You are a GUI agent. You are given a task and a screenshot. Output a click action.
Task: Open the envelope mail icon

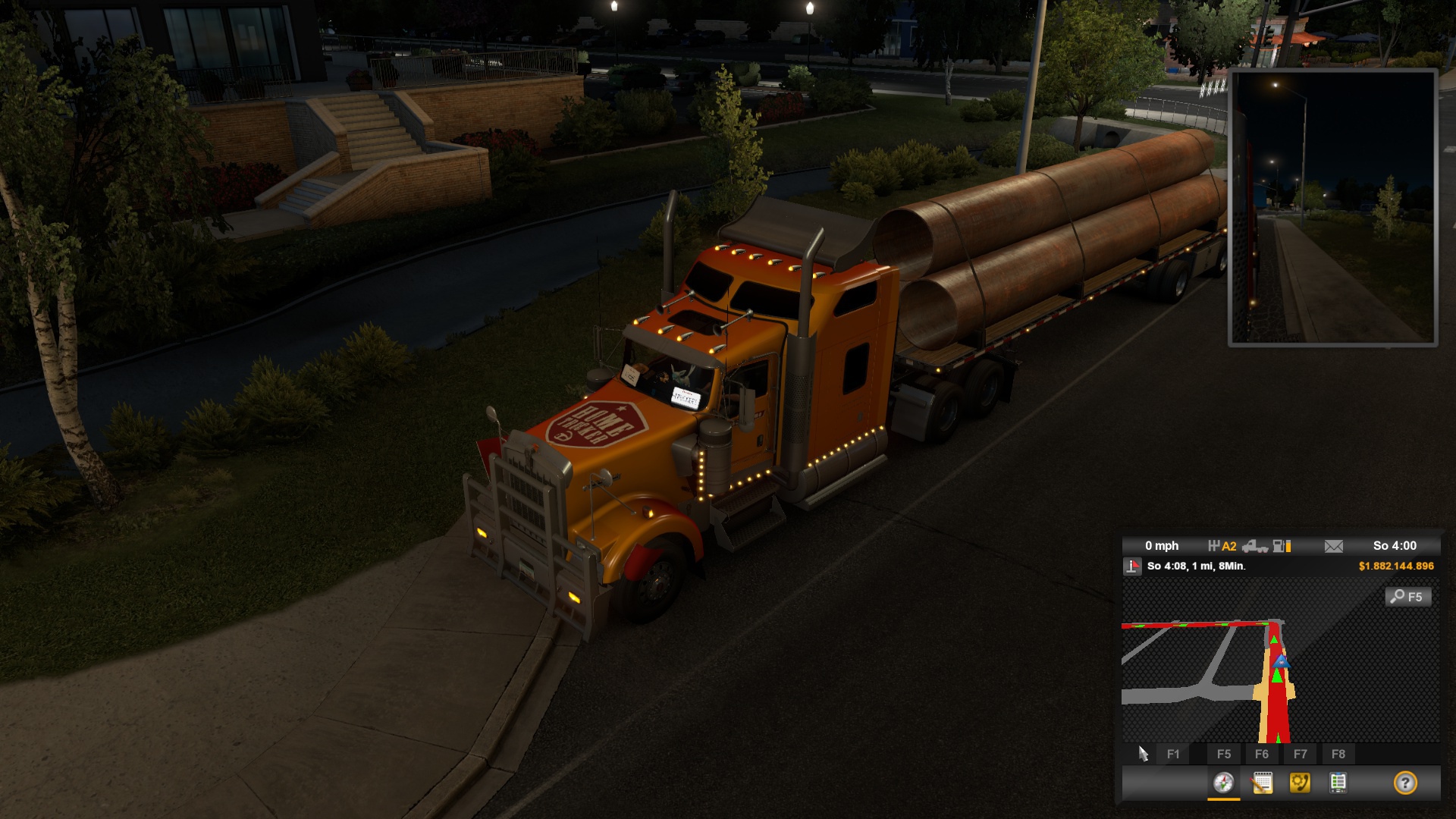pyautogui.click(x=1333, y=546)
